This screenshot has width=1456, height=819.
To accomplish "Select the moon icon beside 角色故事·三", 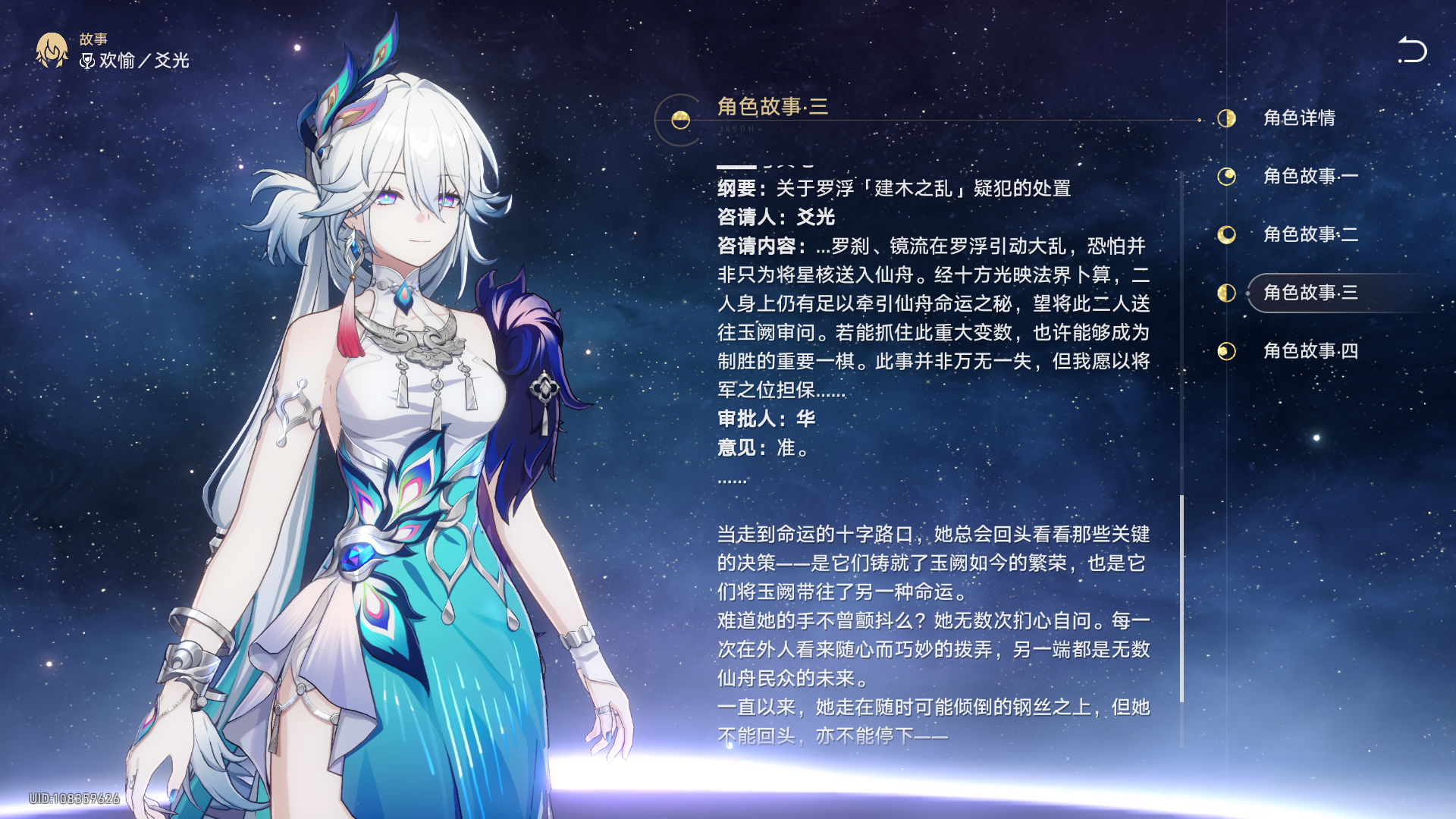I will (1226, 293).
